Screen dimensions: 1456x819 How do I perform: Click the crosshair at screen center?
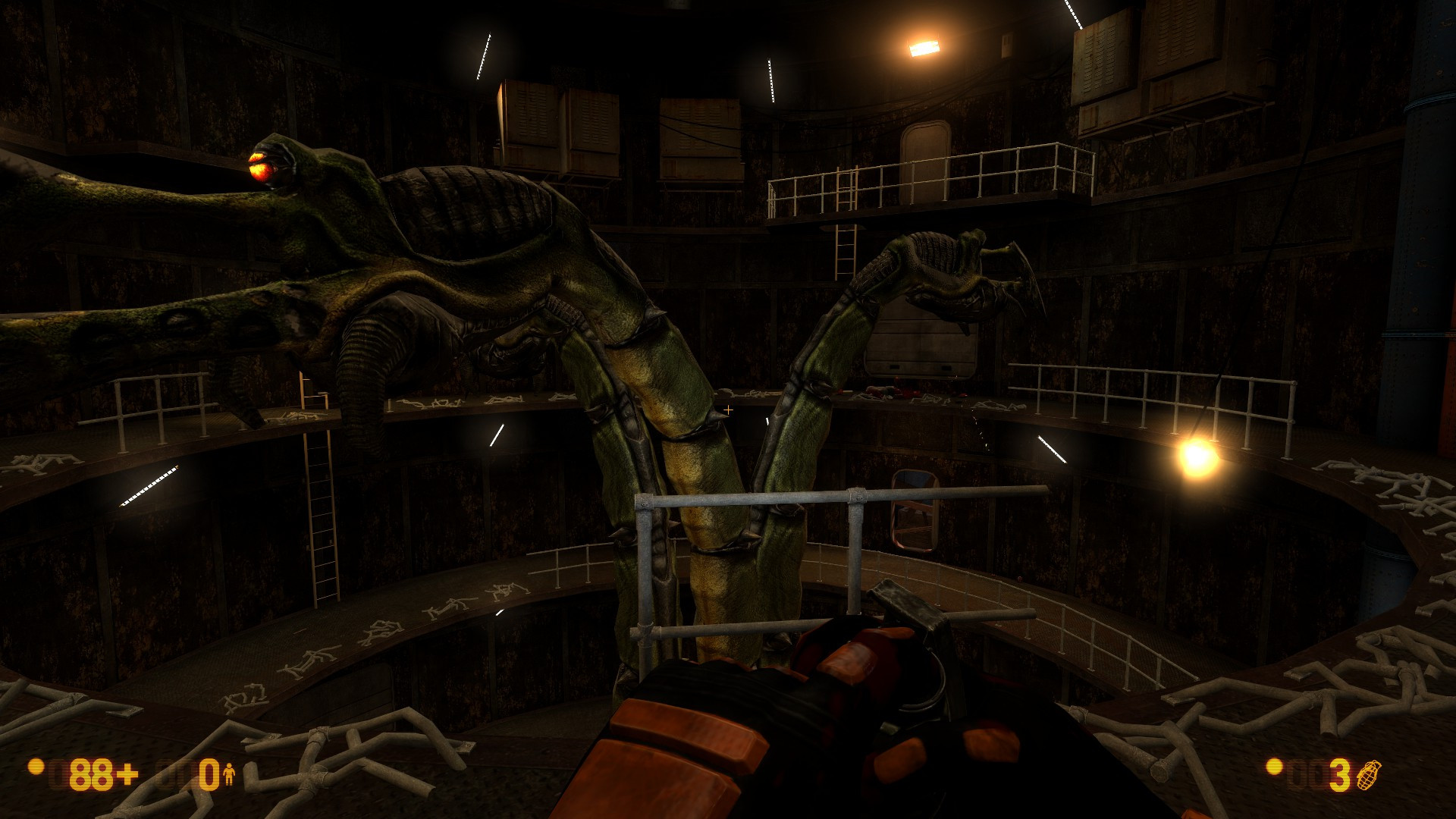tap(728, 409)
